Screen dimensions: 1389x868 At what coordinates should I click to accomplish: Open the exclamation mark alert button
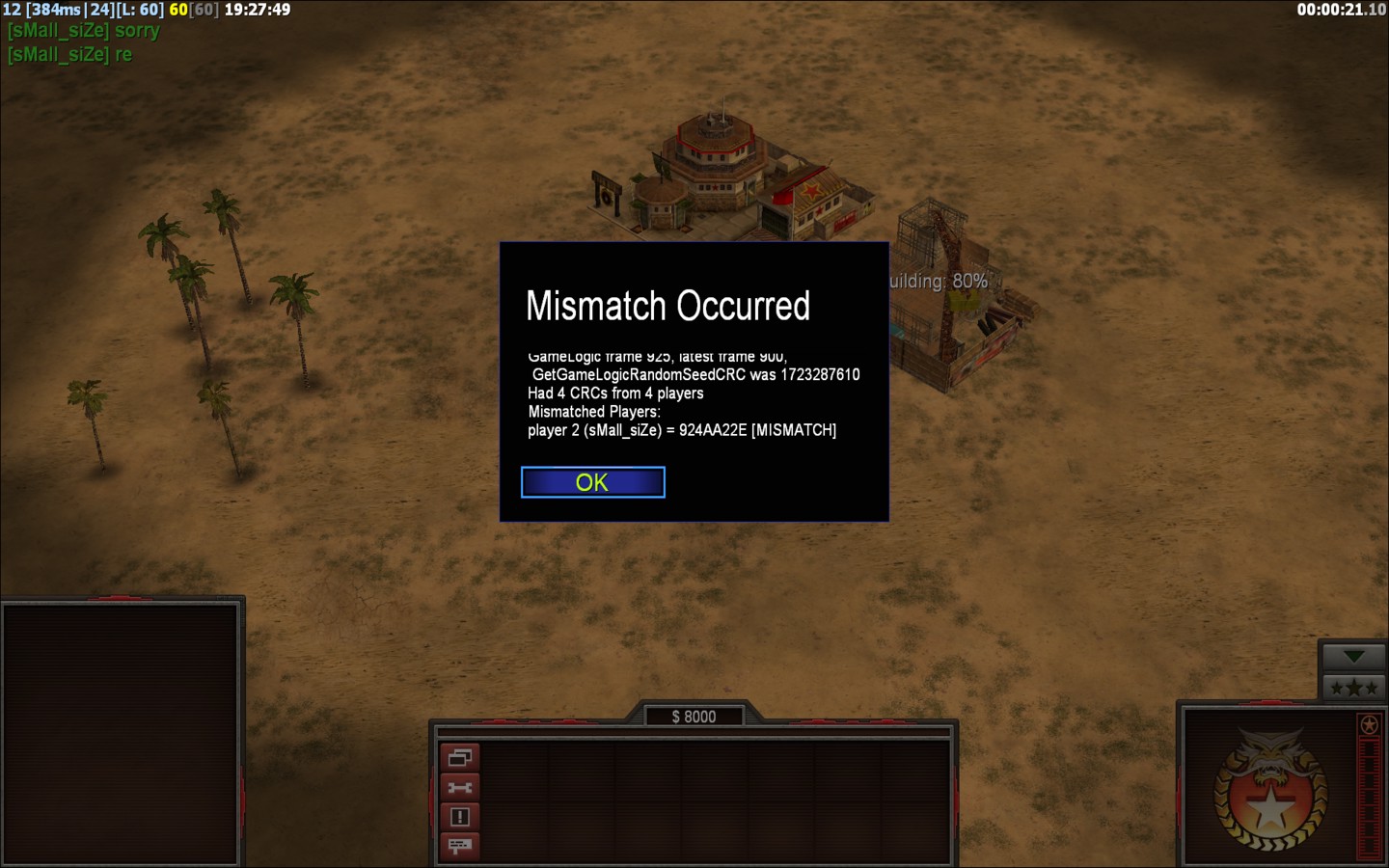click(460, 817)
